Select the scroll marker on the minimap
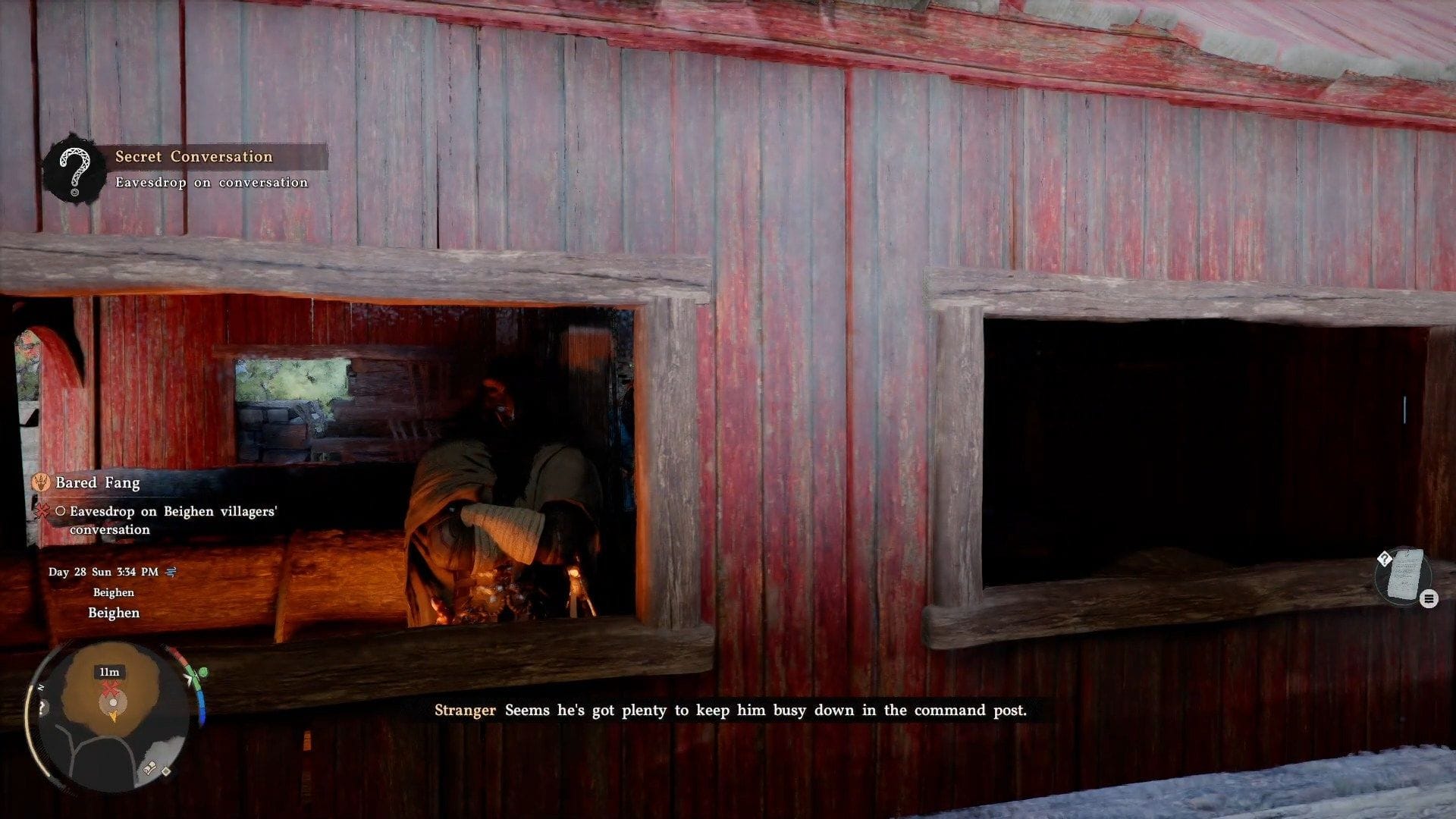Image resolution: width=1456 pixels, height=819 pixels. tap(149, 768)
